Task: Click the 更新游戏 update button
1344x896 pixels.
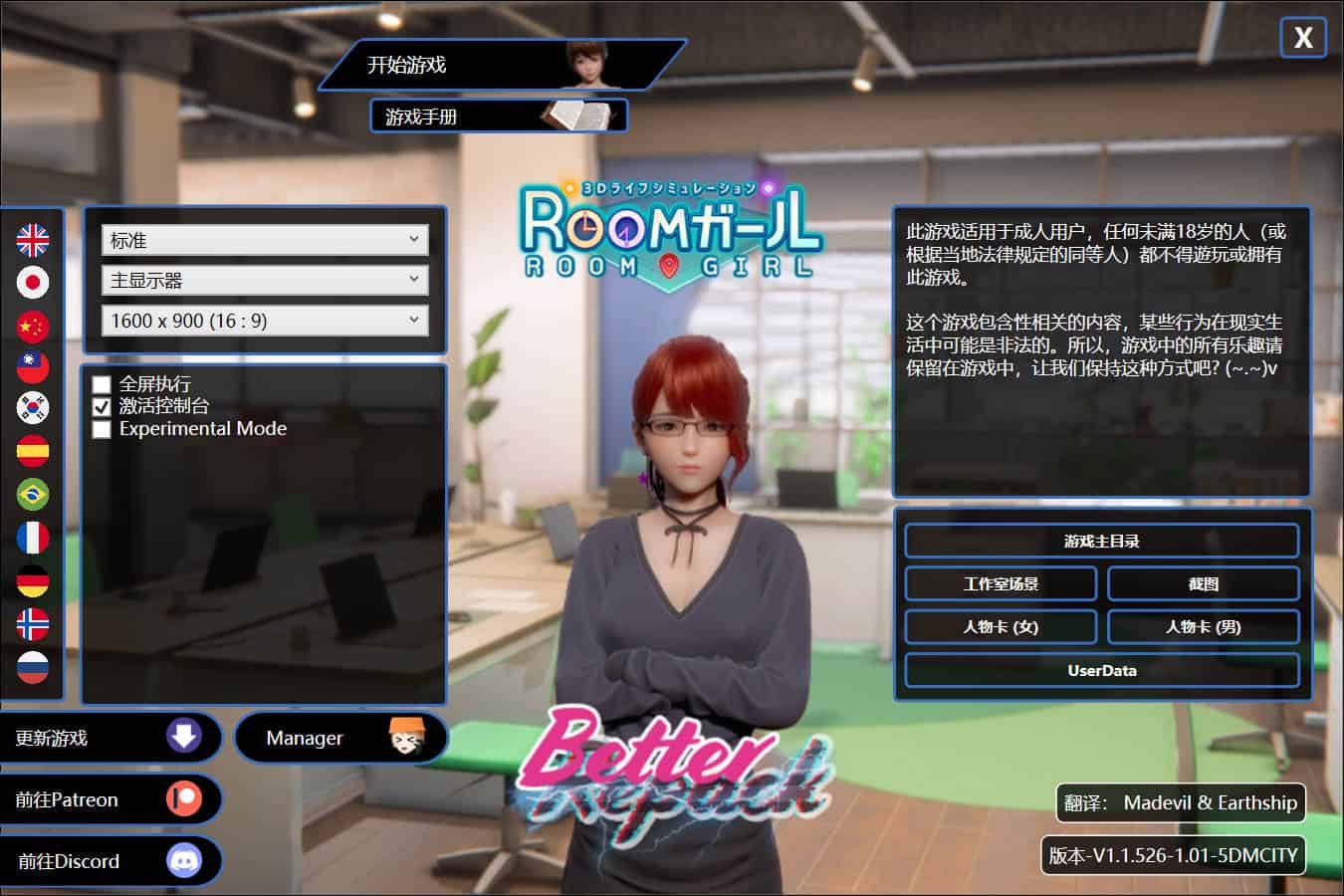Action: point(108,738)
